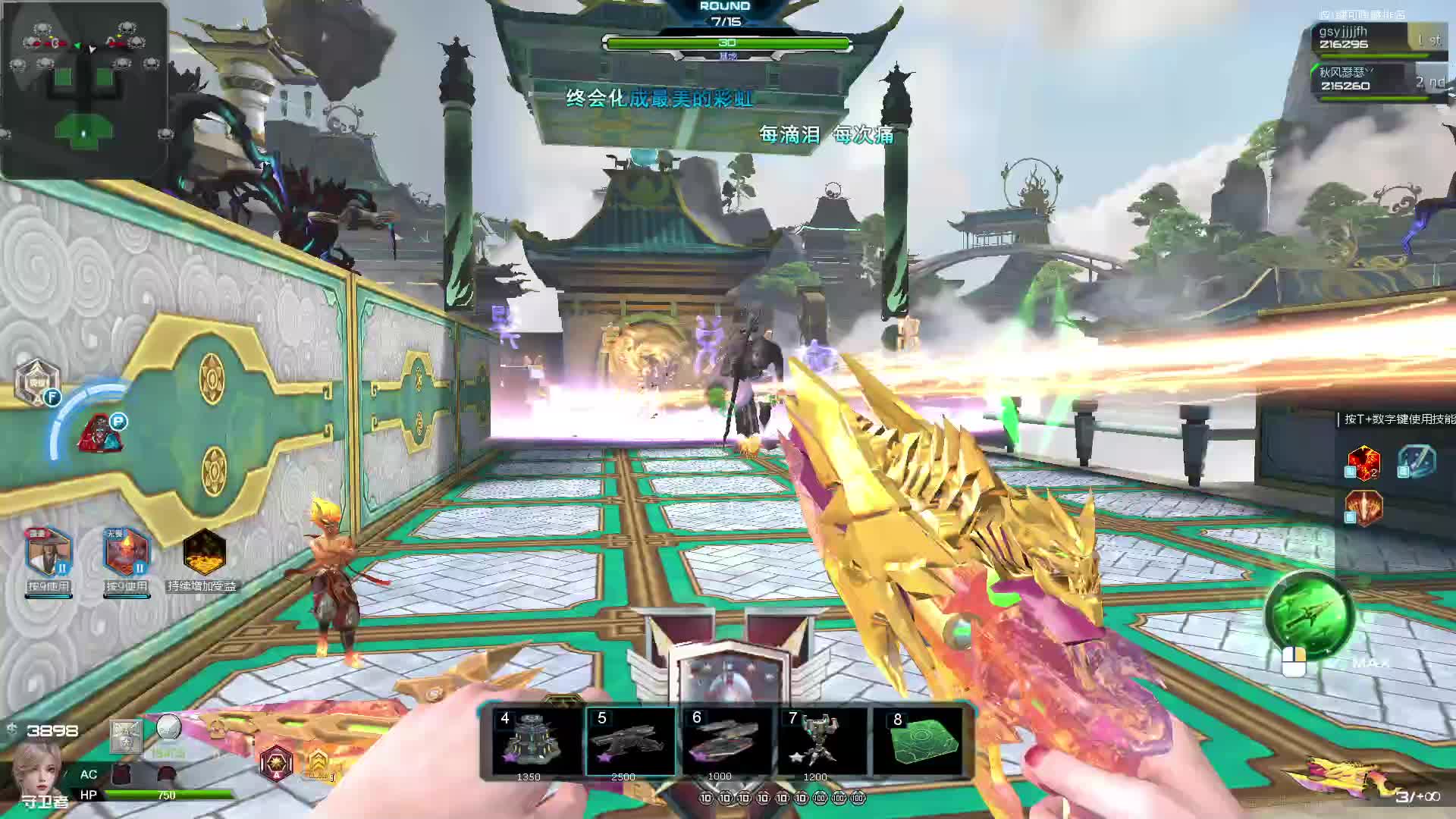Use the blue sword slash skill
Screen dimensions: 1456x819
tap(1417, 462)
